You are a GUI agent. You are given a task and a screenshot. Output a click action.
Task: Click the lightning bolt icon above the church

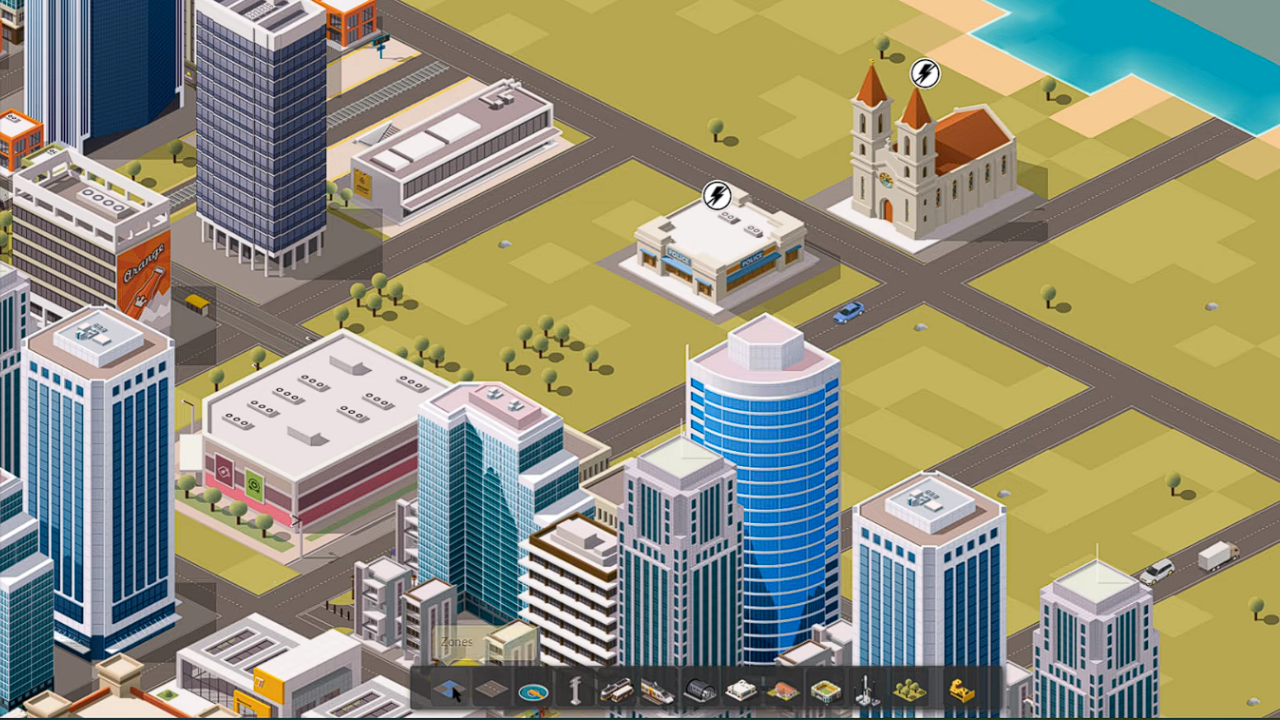click(x=923, y=74)
